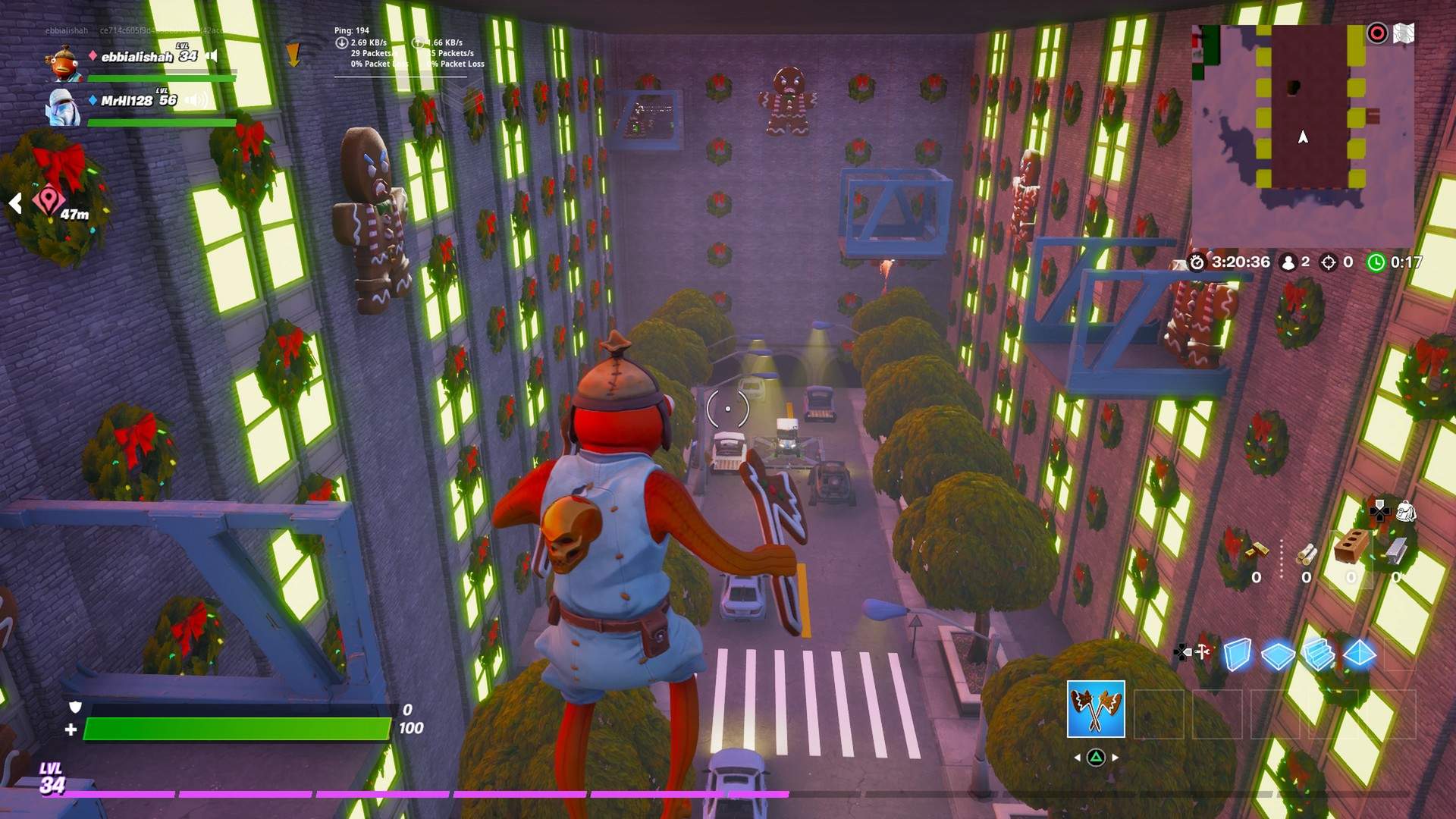Click the green clock countdown icon
The width and height of the screenshot is (1456, 819).
coord(1376,262)
